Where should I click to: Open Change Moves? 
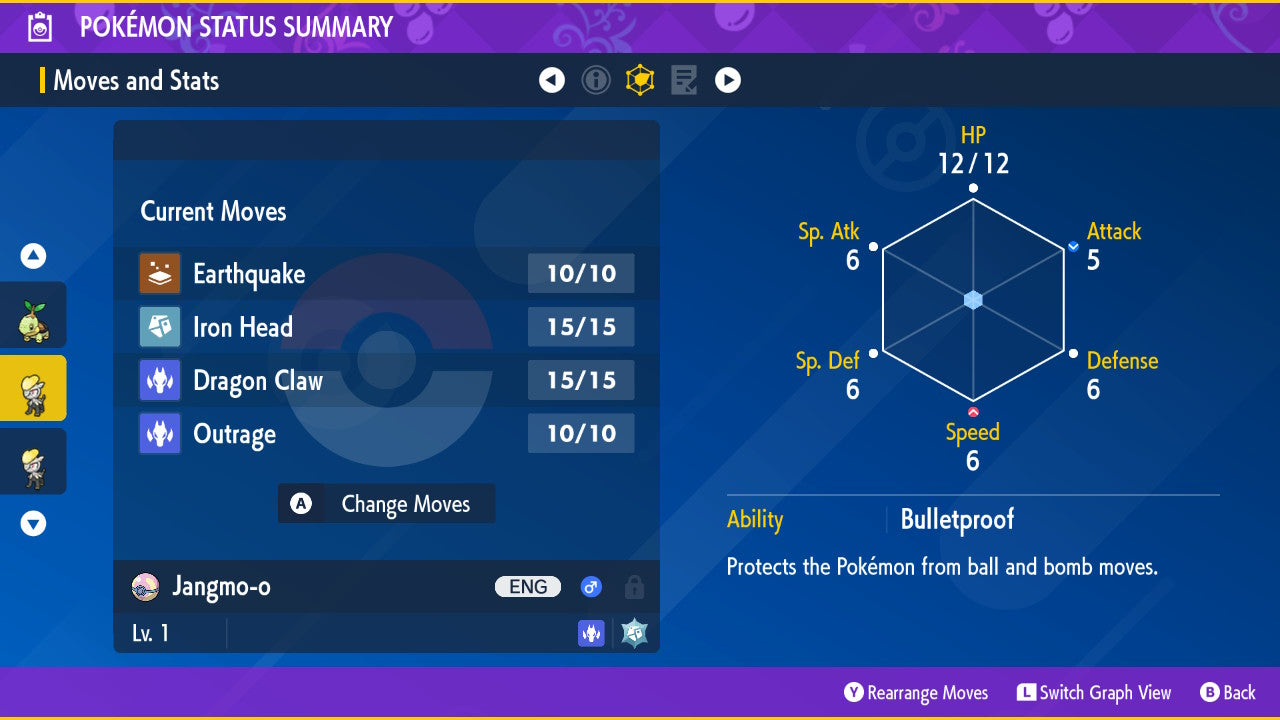click(x=386, y=504)
